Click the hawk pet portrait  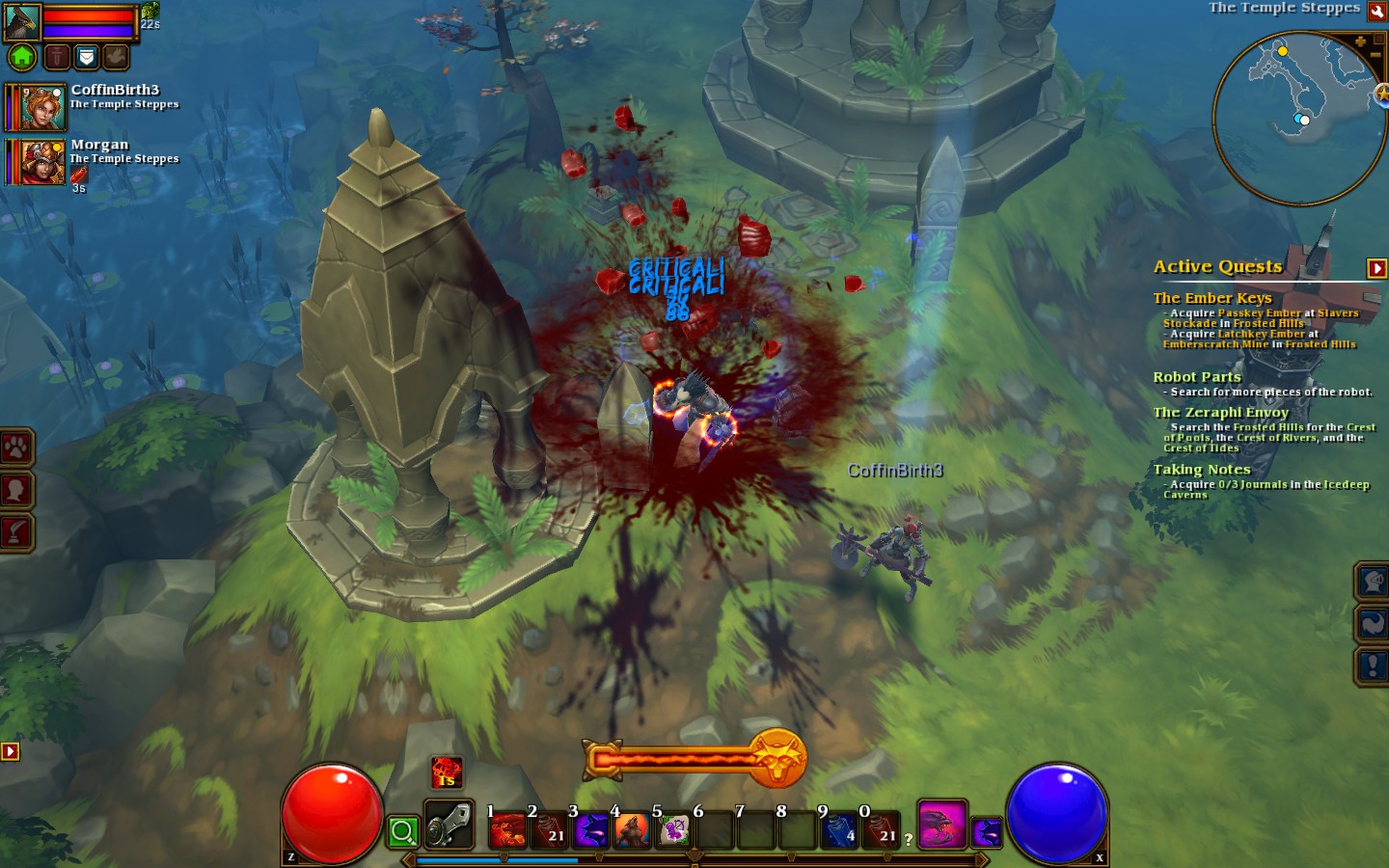[x=22, y=21]
